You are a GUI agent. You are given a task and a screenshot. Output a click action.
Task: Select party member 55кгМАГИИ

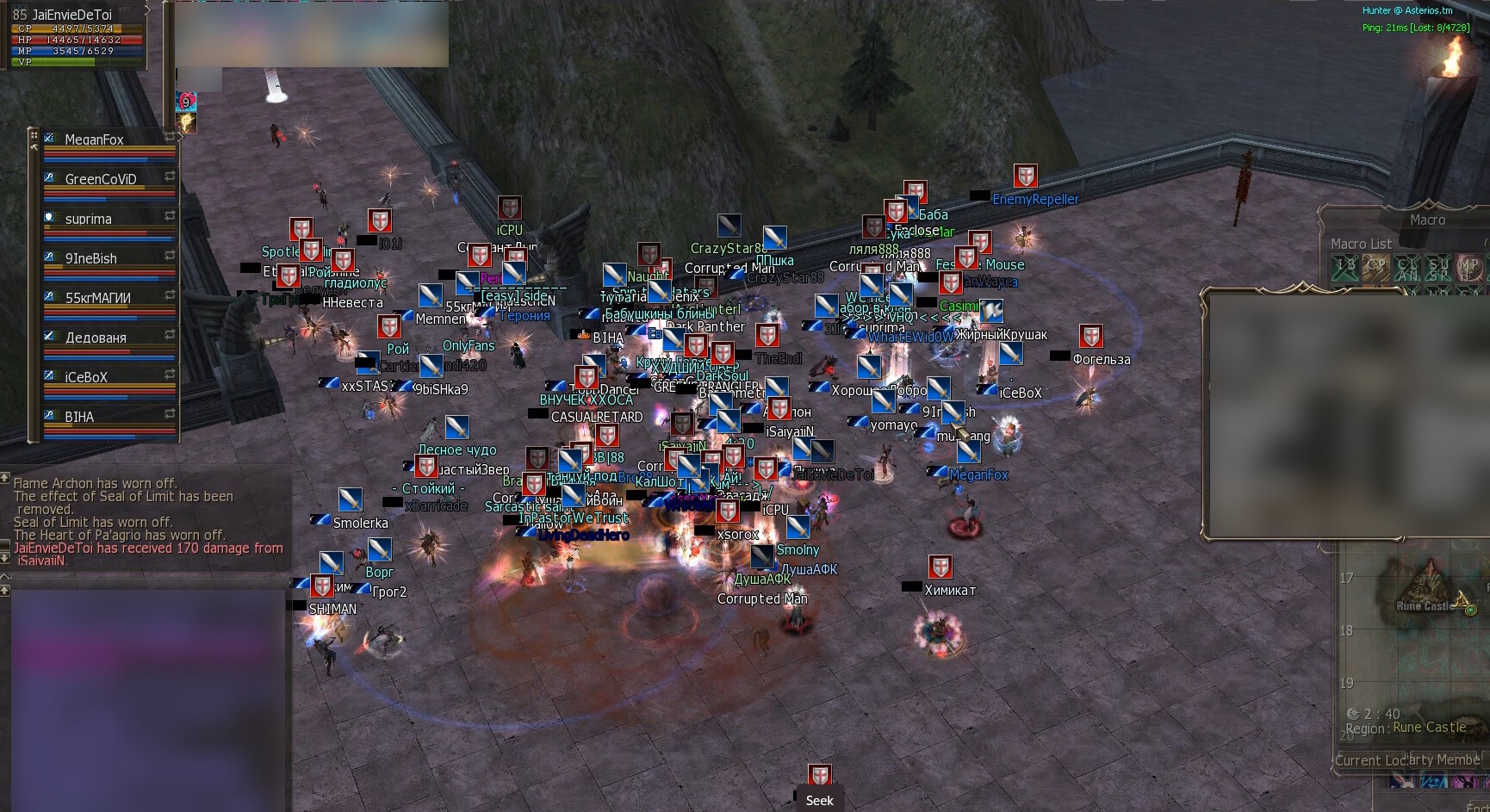[98, 298]
